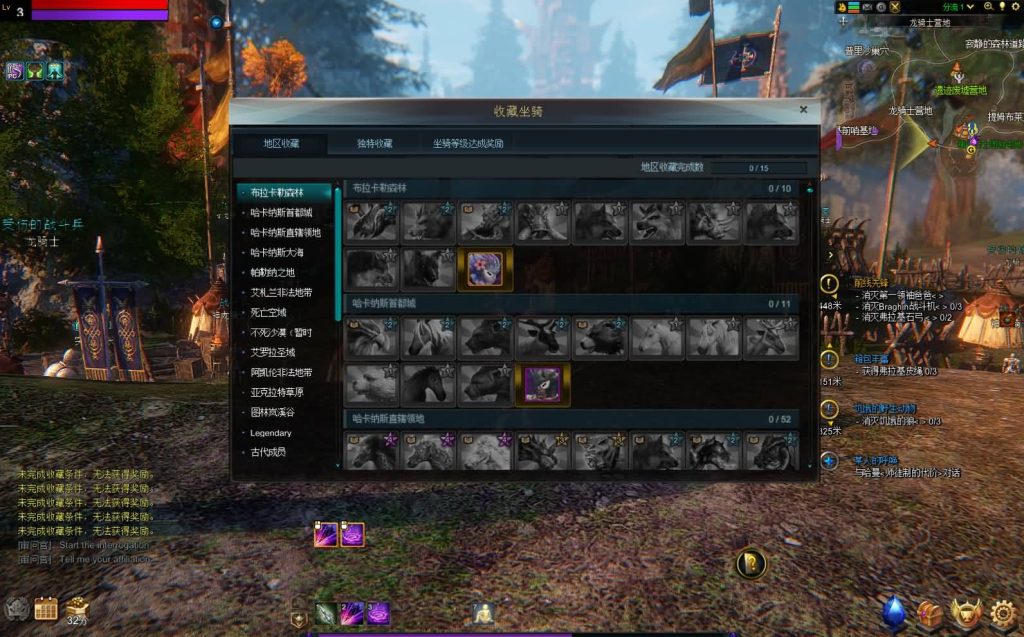Click the colored reward icon in 布拉卡勒森林 row

coord(485,269)
